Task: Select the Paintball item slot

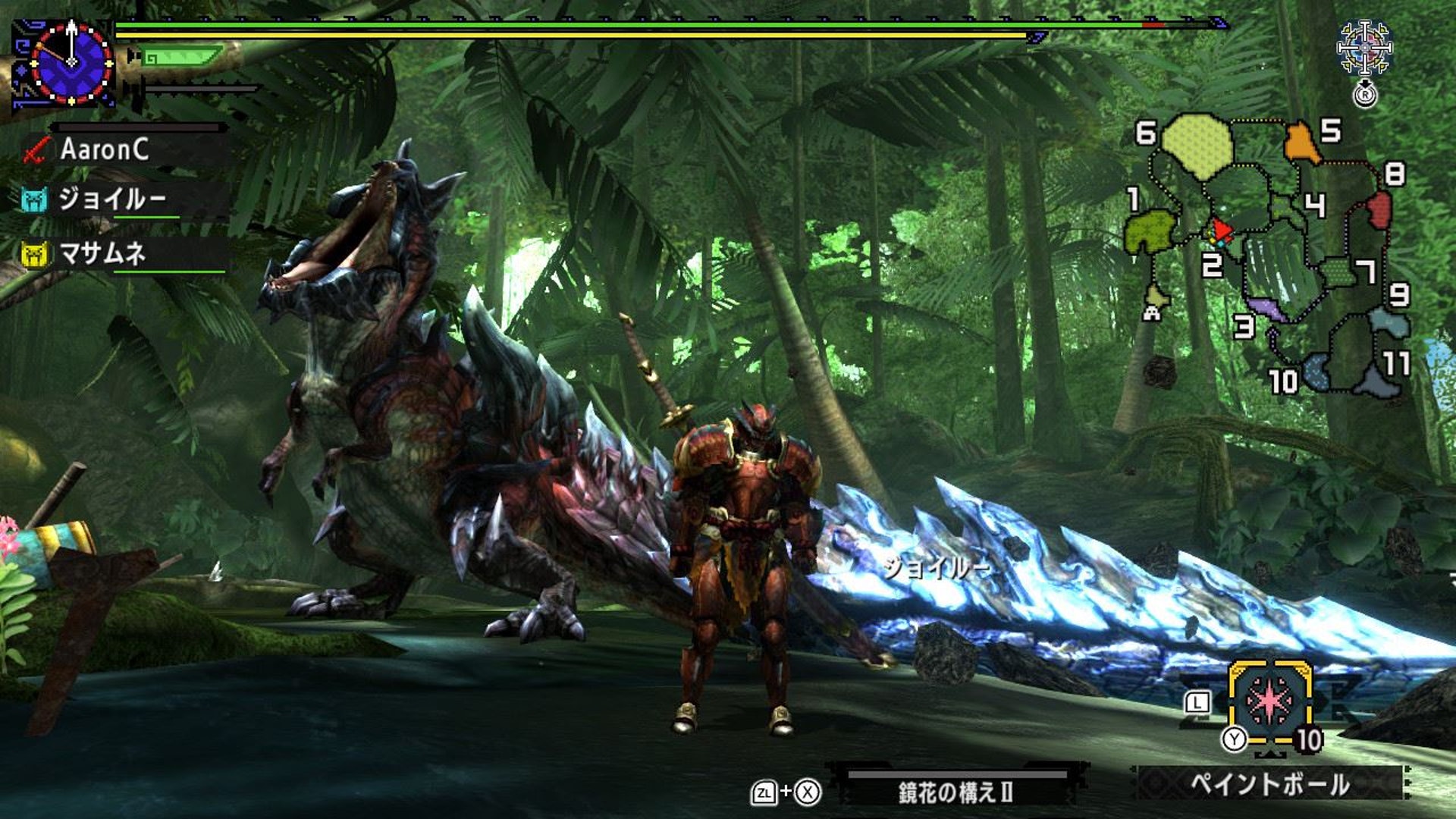Action: [x=1270, y=701]
